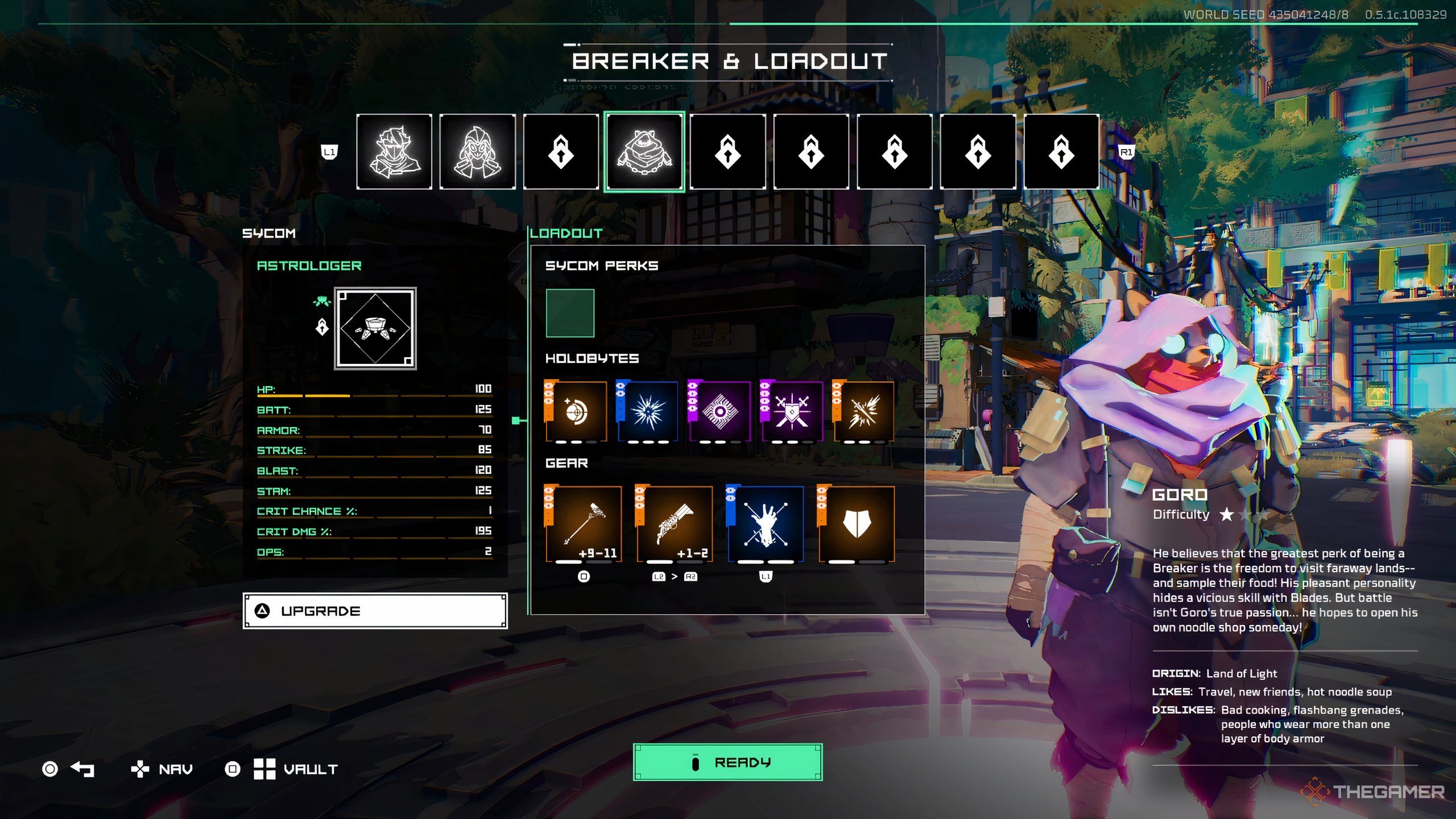Screen dimensions: 1456x819
Task: Select the orange crosshair target holobyte
Action: click(576, 411)
